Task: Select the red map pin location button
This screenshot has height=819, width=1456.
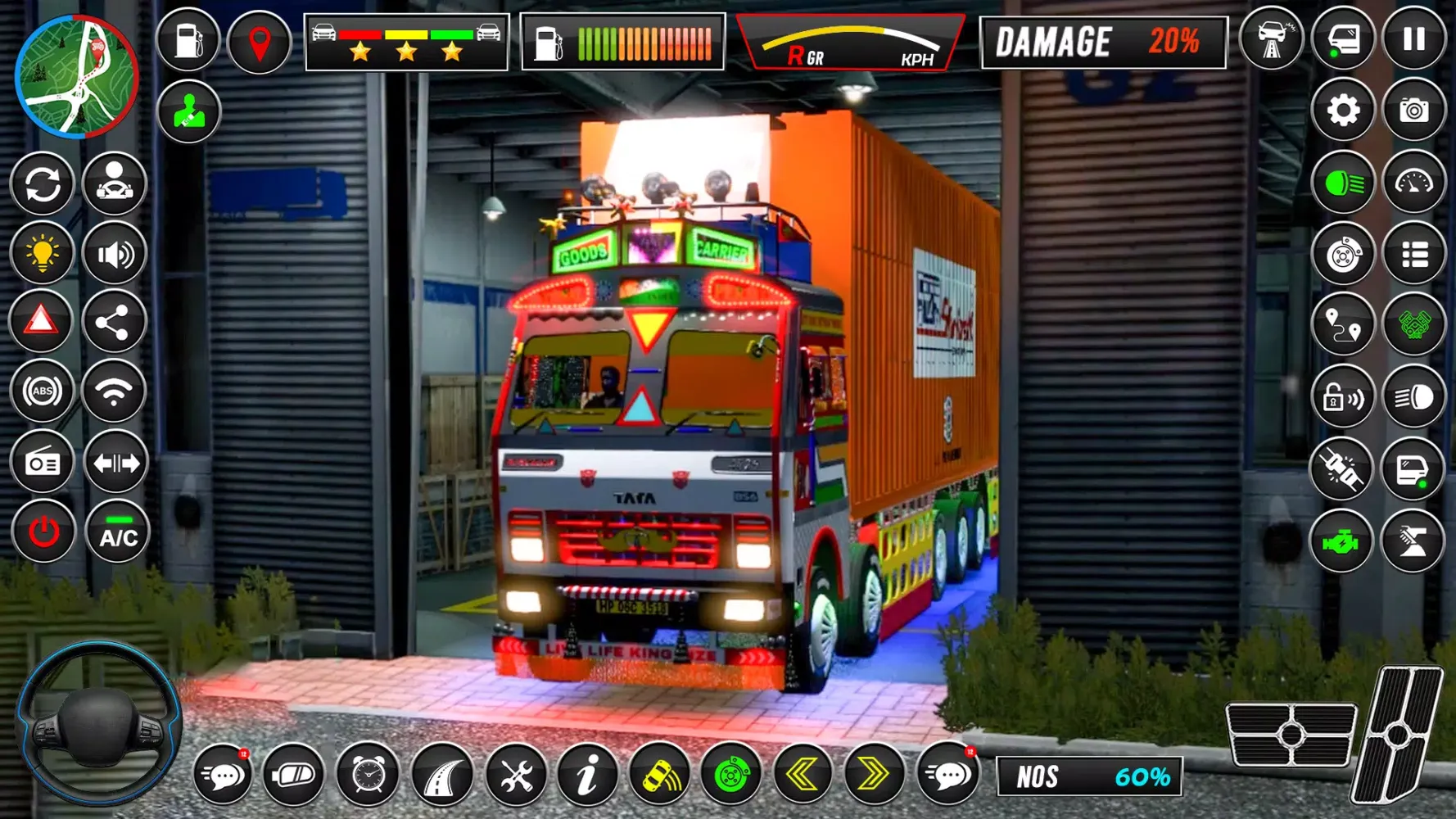Action: (x=260, y=41)
